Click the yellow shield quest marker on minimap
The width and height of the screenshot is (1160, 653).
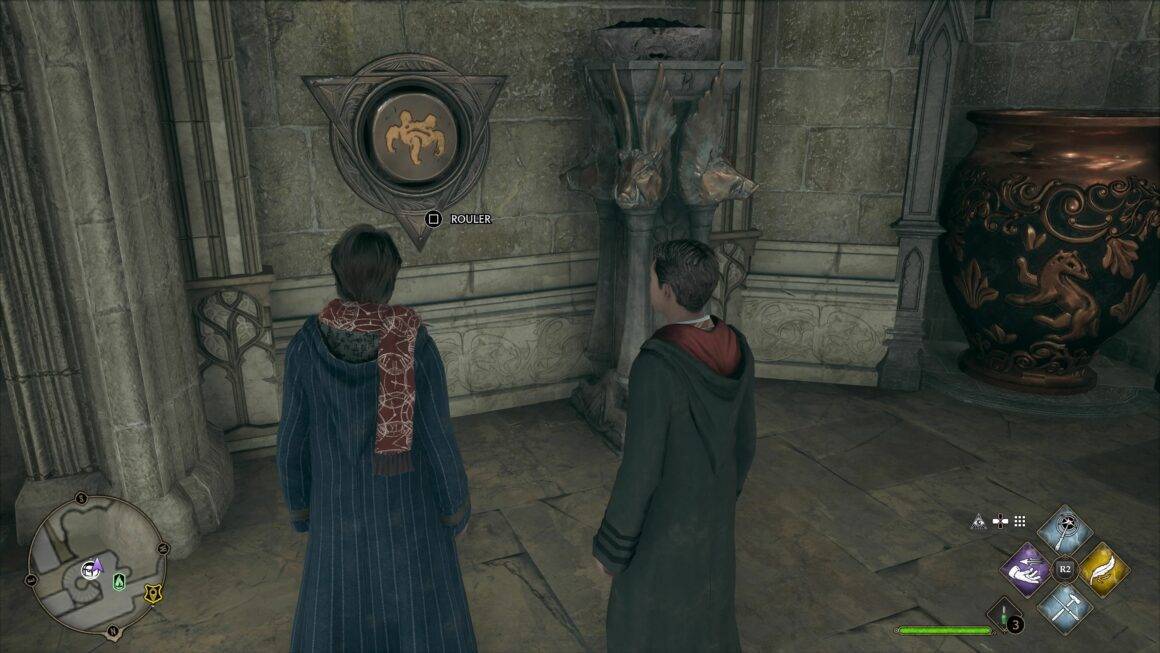(152, 593)
